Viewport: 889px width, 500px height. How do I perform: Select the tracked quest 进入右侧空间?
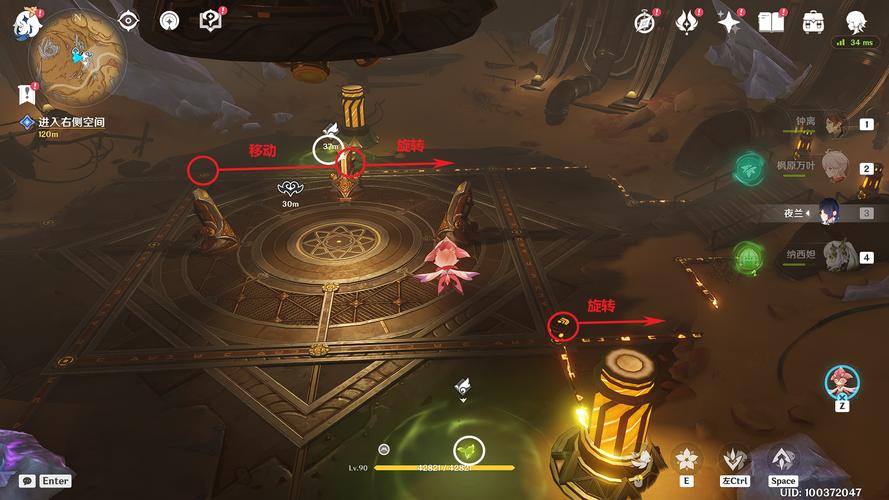[71, 122]
